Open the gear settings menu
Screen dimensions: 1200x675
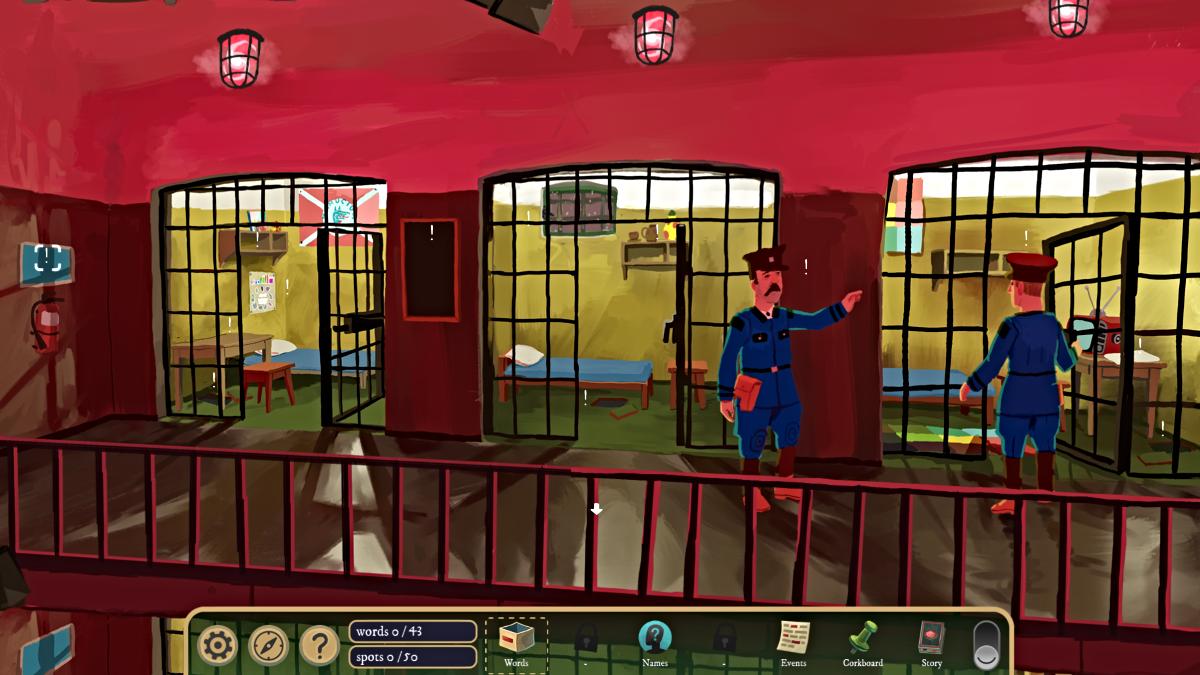pos(216,645)
